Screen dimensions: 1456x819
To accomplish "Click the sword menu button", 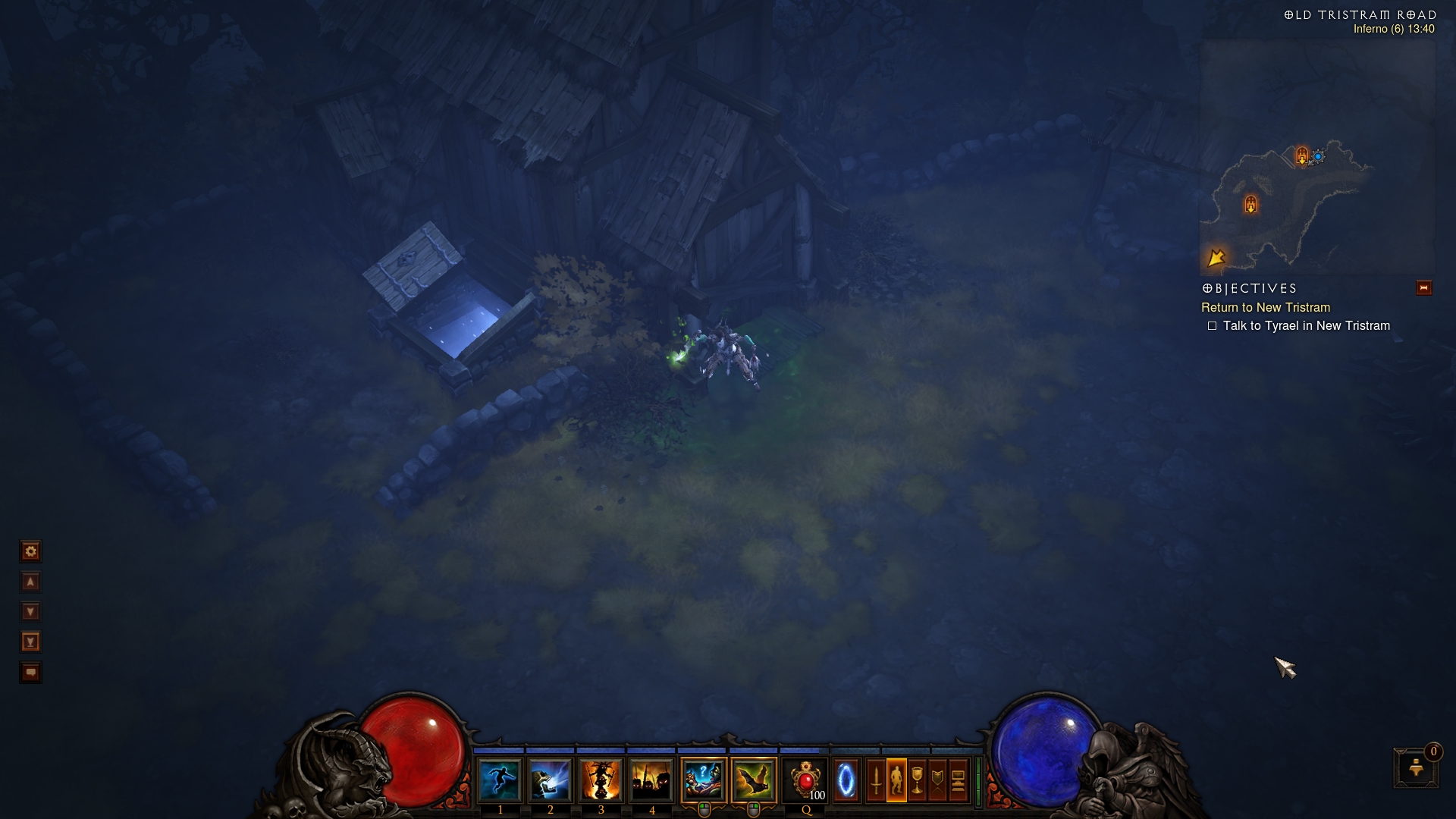I will [x=876, y=780].
